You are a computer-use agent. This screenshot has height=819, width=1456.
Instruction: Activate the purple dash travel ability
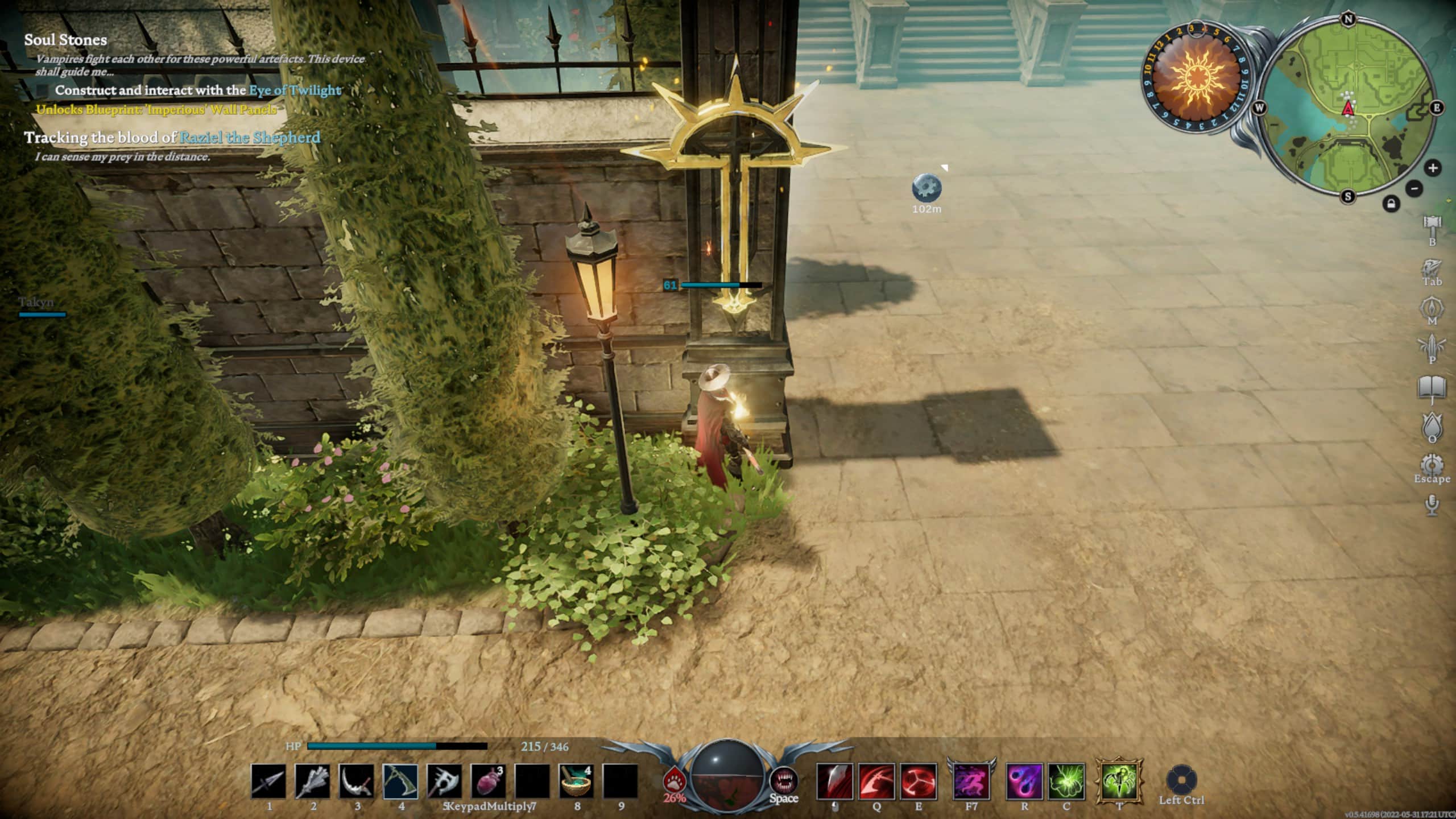971,781
